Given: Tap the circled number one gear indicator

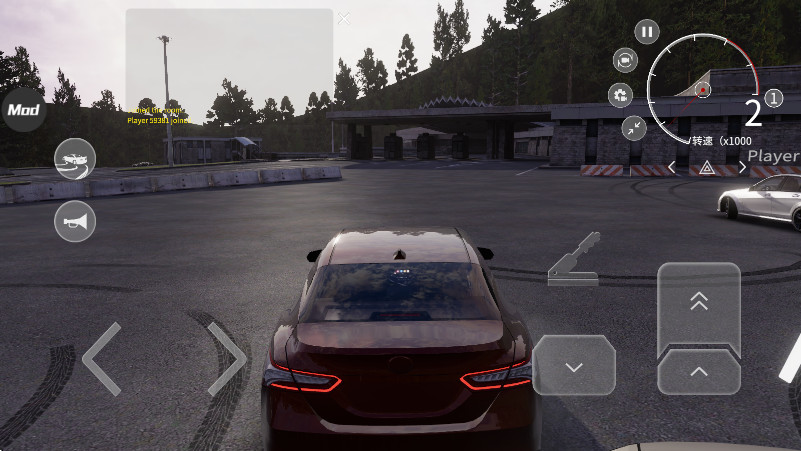Looking at the screenshot, I should coord(774,99).
